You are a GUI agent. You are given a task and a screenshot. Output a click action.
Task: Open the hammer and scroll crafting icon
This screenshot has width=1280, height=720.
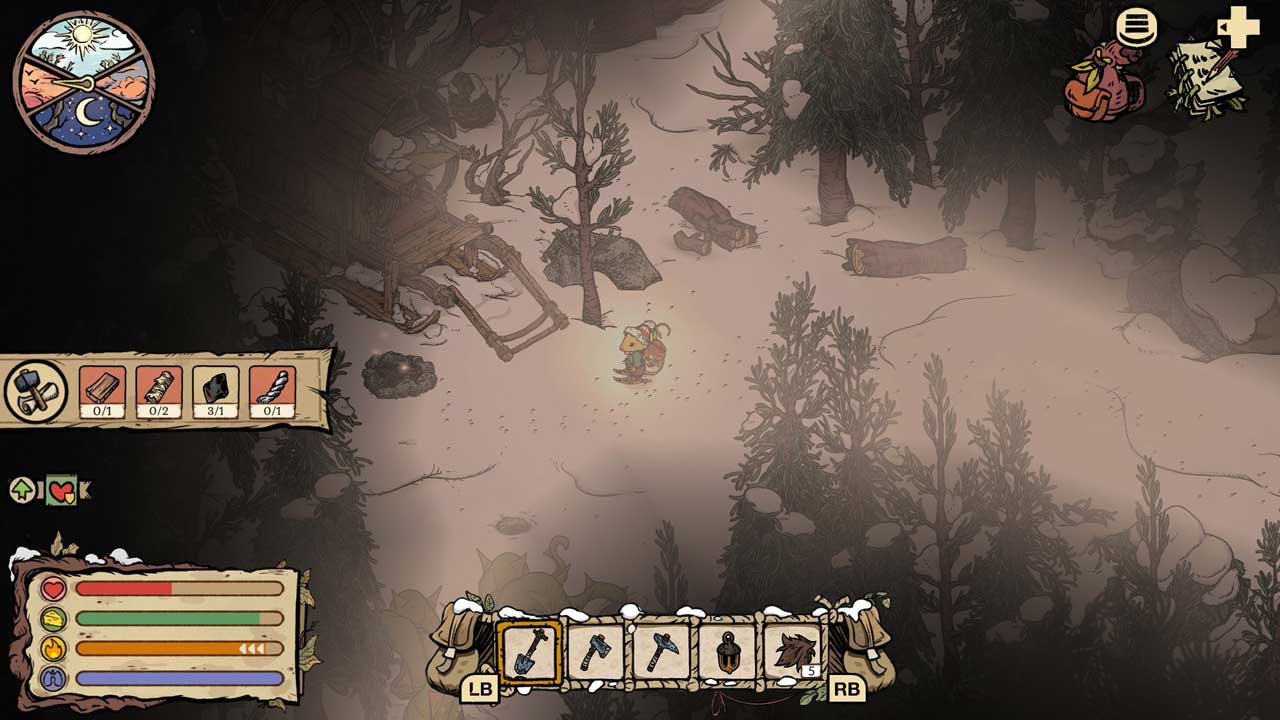34,391
